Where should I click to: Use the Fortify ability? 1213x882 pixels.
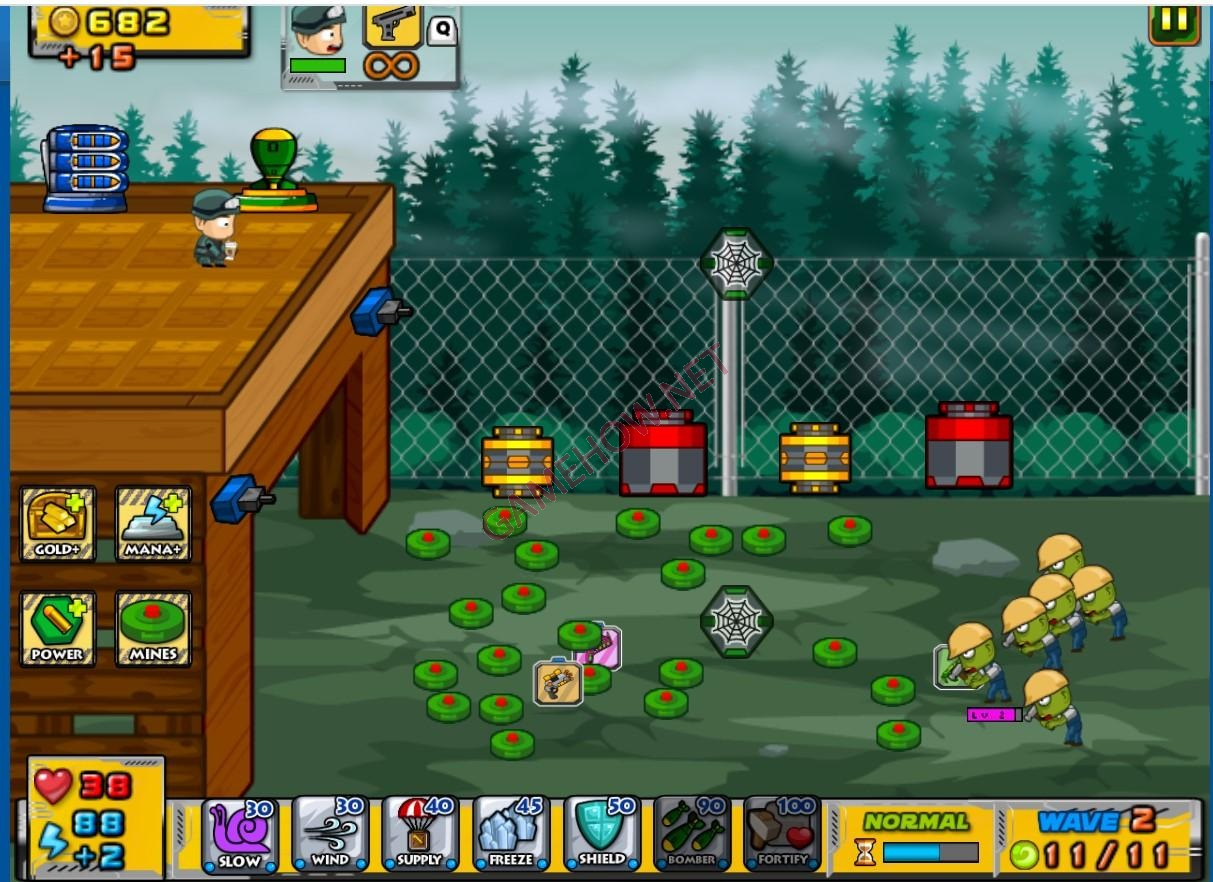781,834
